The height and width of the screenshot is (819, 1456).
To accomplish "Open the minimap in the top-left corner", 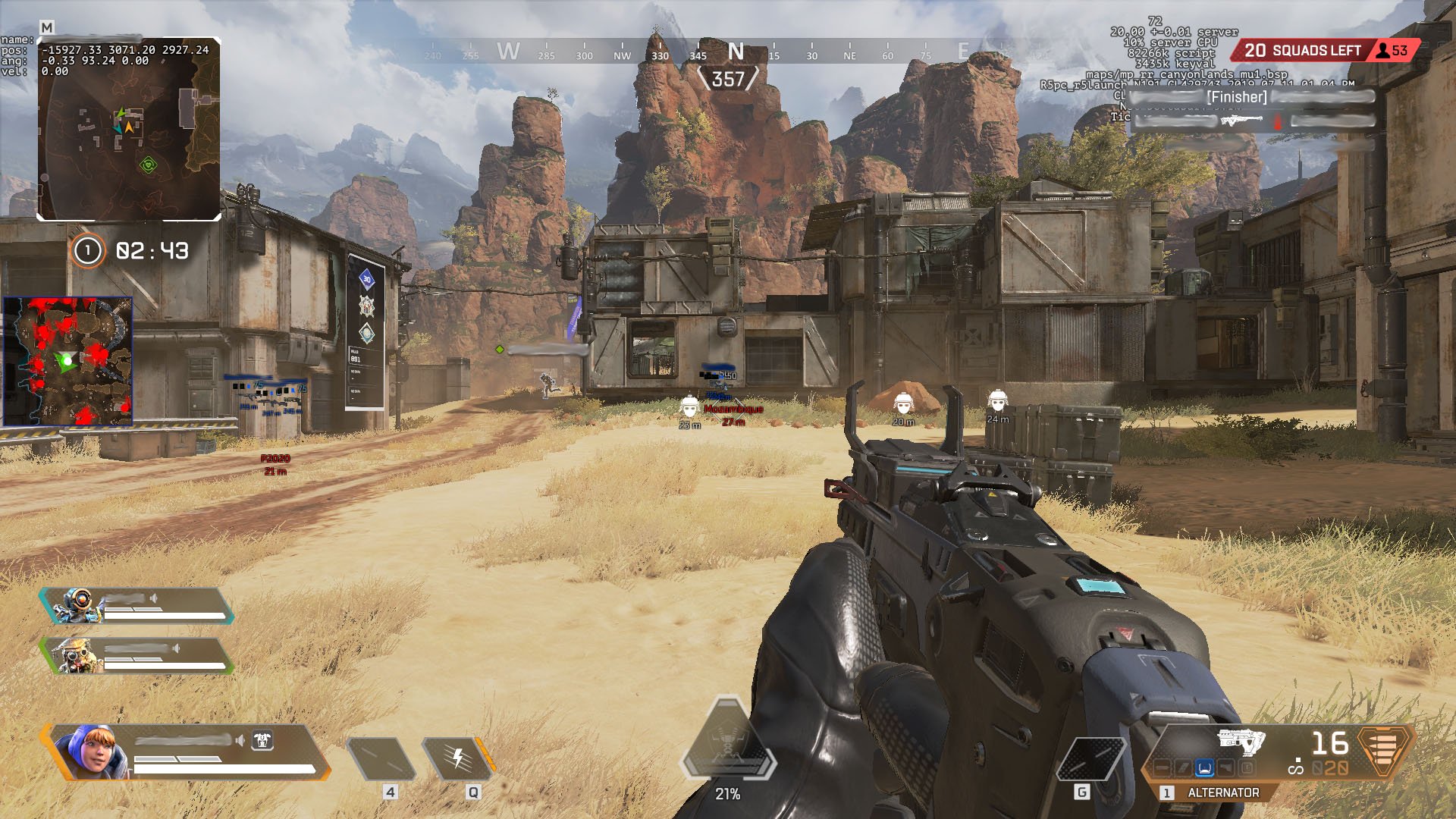I will 129,129.
